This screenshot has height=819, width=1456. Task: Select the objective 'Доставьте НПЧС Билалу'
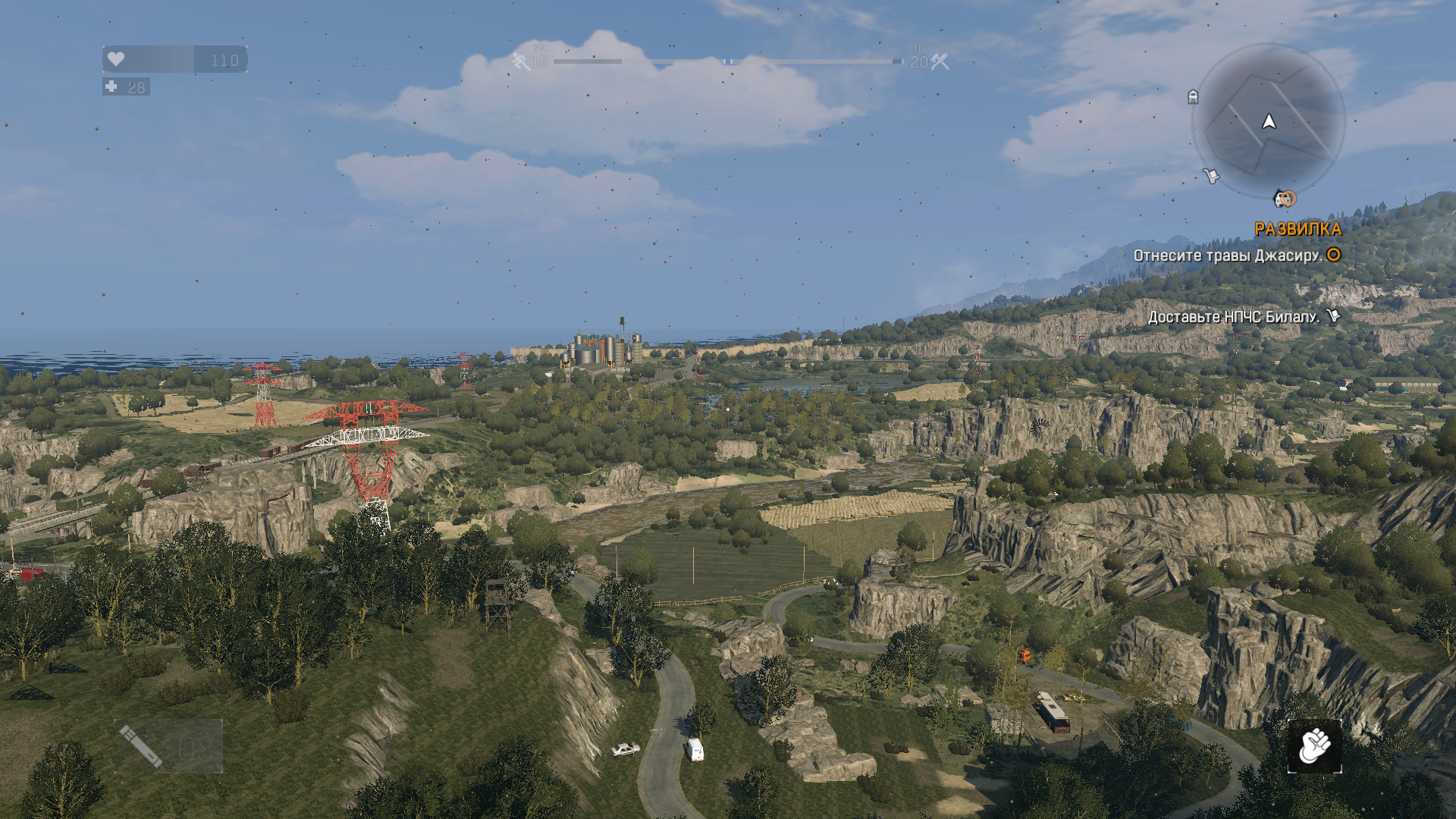pyautogui.click(x=1233, y=317)
